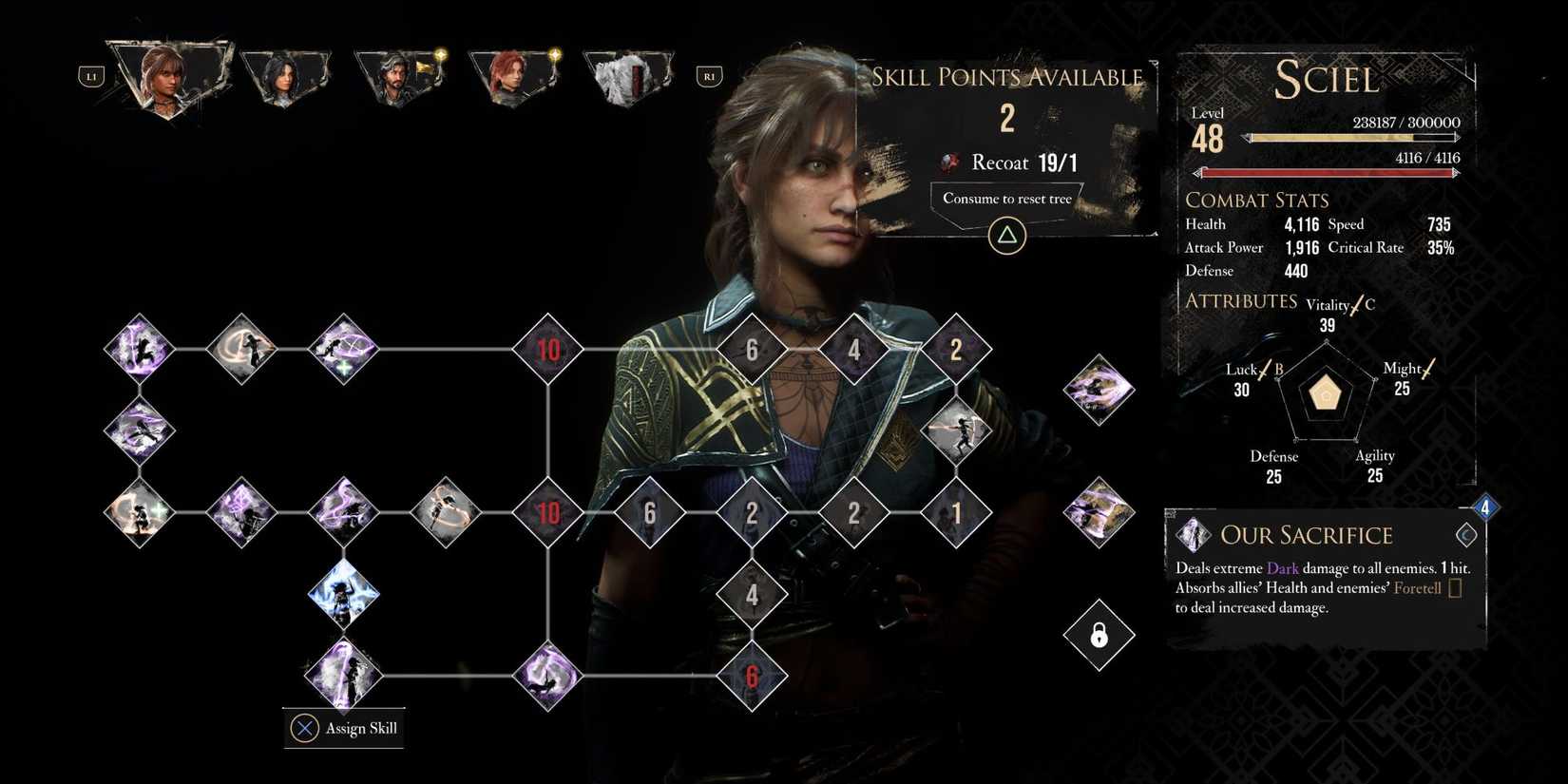The image size is (1568, 784).
Task: Click the red Recoat consumable icon
Action: click(949, 162)
